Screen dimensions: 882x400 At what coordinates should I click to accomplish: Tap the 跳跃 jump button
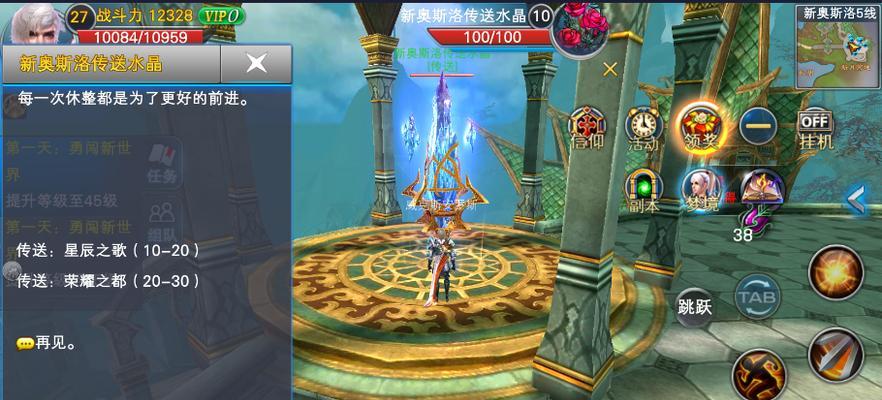coord(694,306)
